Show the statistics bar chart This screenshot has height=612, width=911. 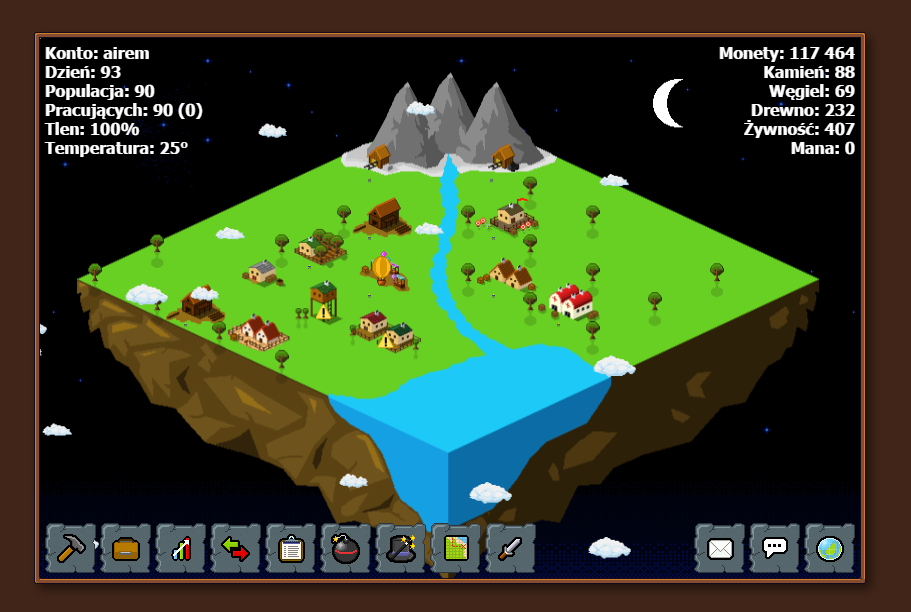(x=181, y=549)
